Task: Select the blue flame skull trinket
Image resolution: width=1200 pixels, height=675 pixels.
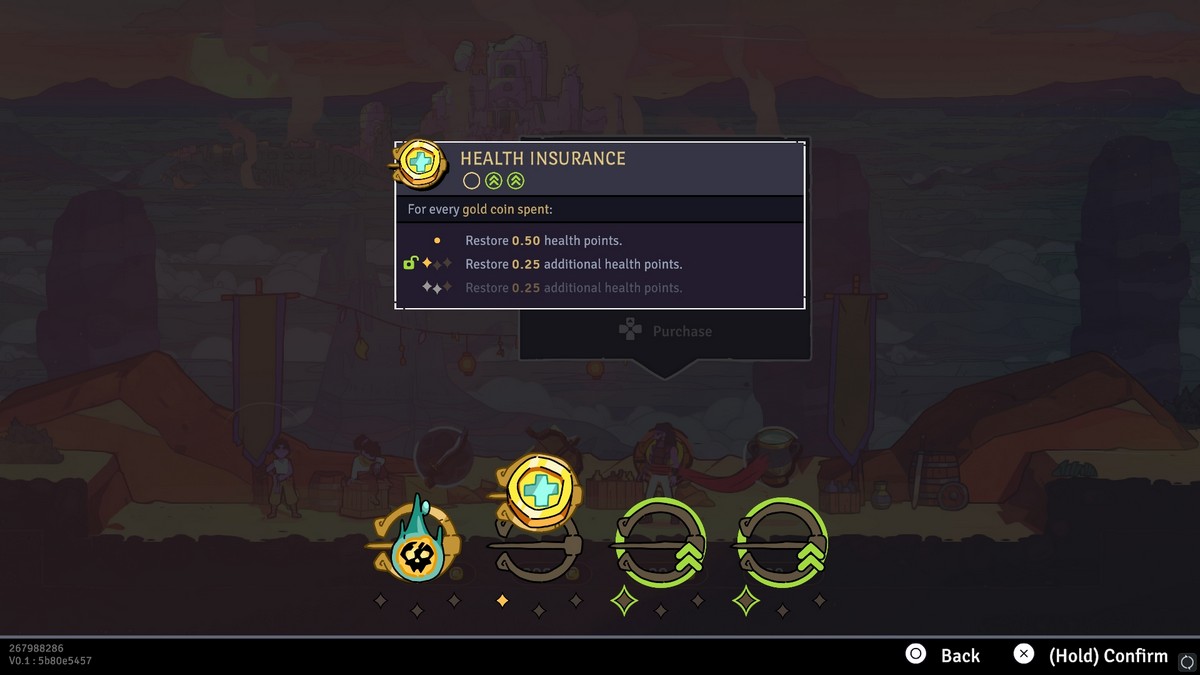Action: click(x=418, y=545)
